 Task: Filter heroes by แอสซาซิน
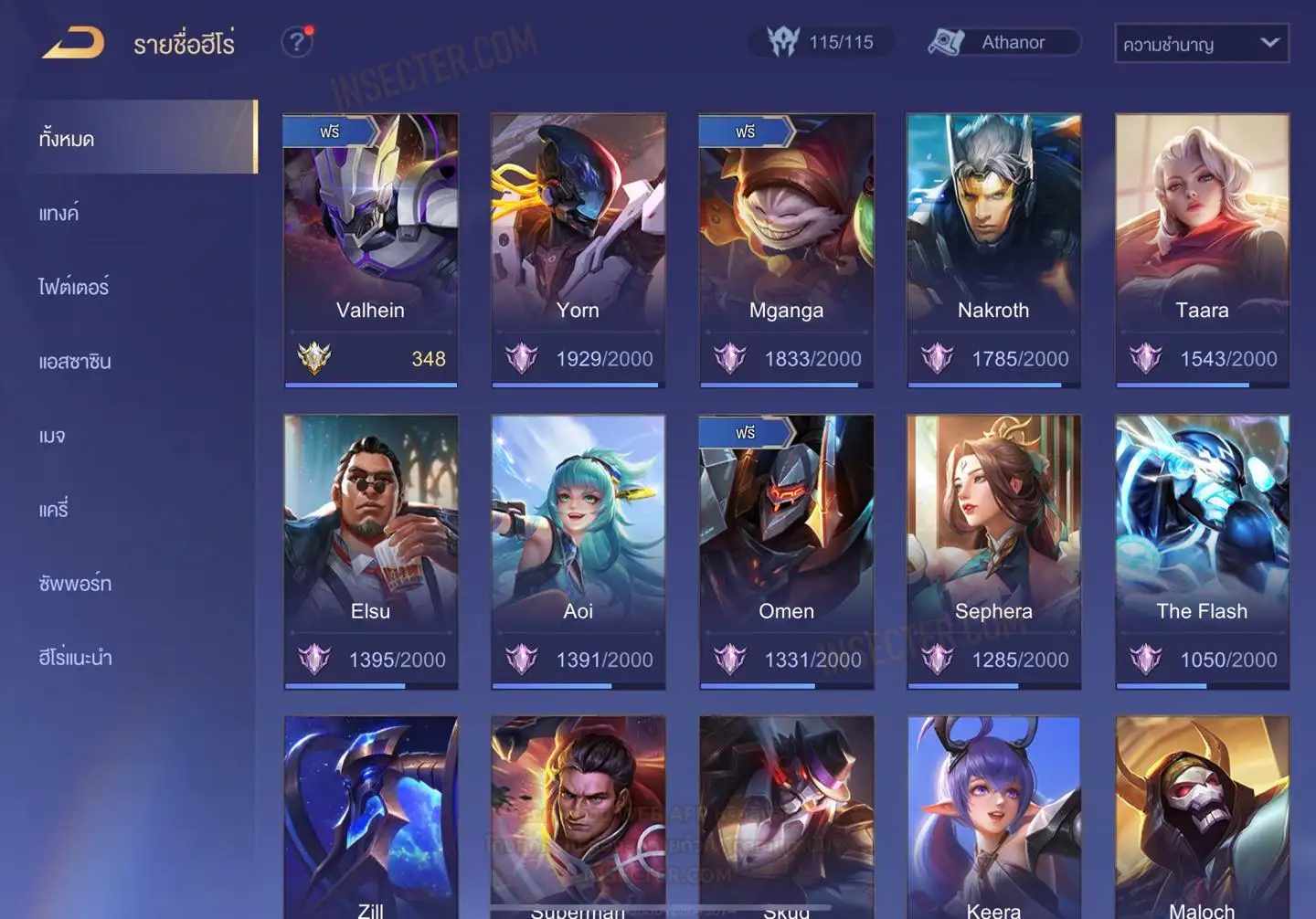pyautogui.click(x=75, y=361)
